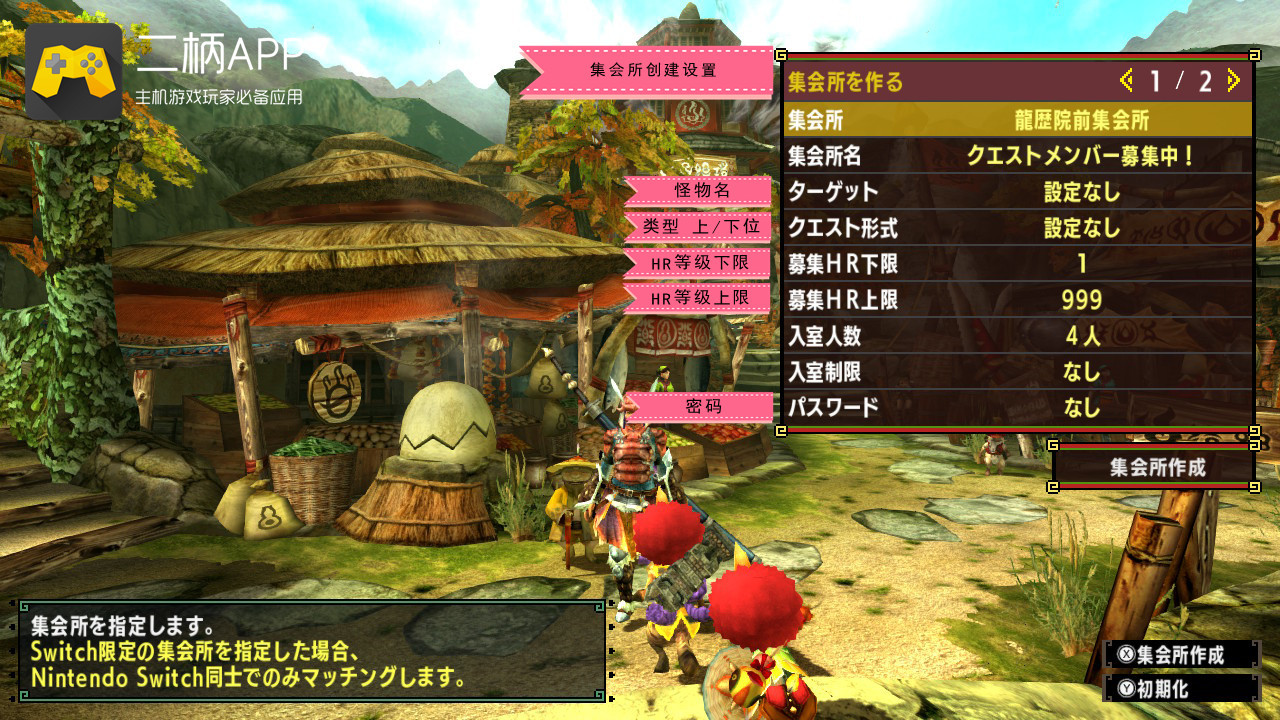This screenshot has height=720, width=1280.
Task: Select the 入室人数 row
Action: [1017, 336]
